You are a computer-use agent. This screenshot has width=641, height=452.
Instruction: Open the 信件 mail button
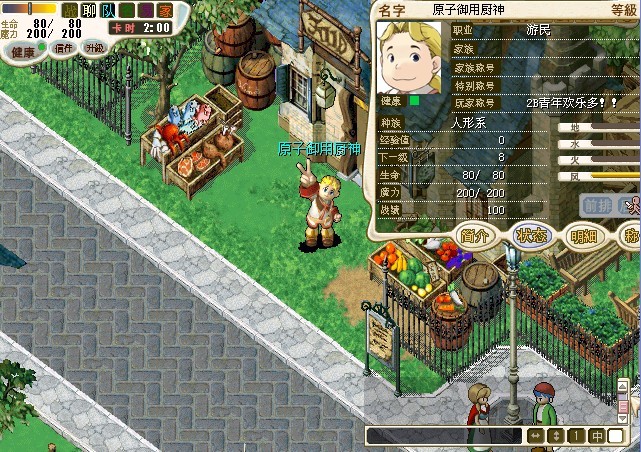point(64,48)
